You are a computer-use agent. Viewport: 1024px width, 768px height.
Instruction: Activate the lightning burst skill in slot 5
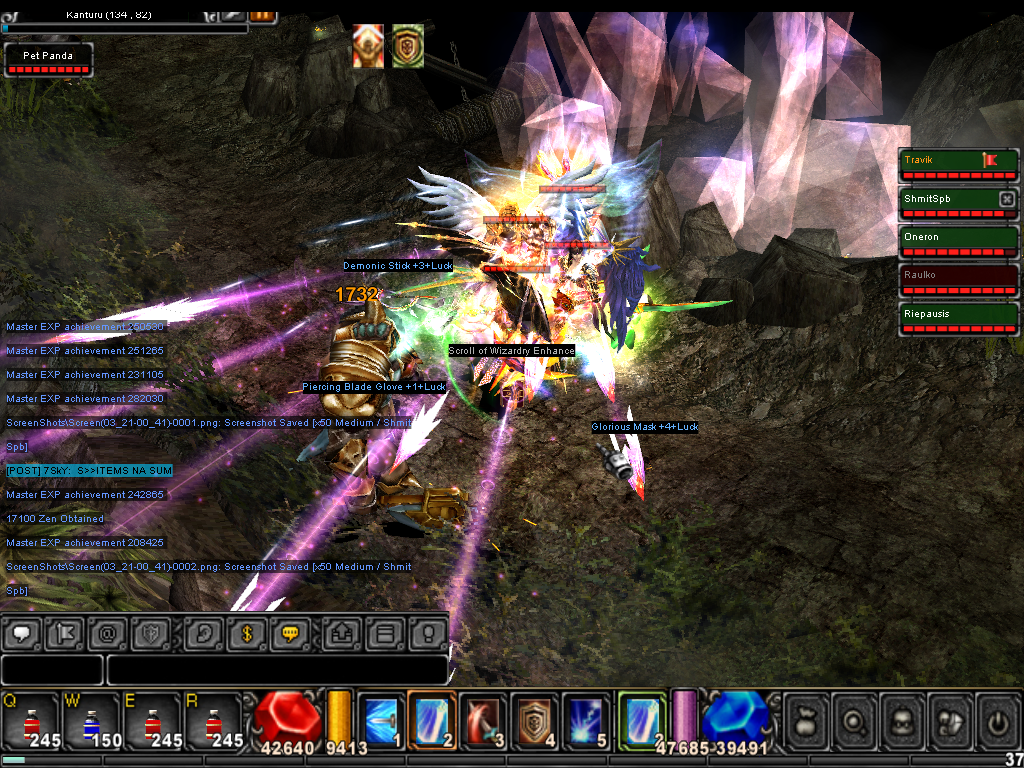pos(586,720)
